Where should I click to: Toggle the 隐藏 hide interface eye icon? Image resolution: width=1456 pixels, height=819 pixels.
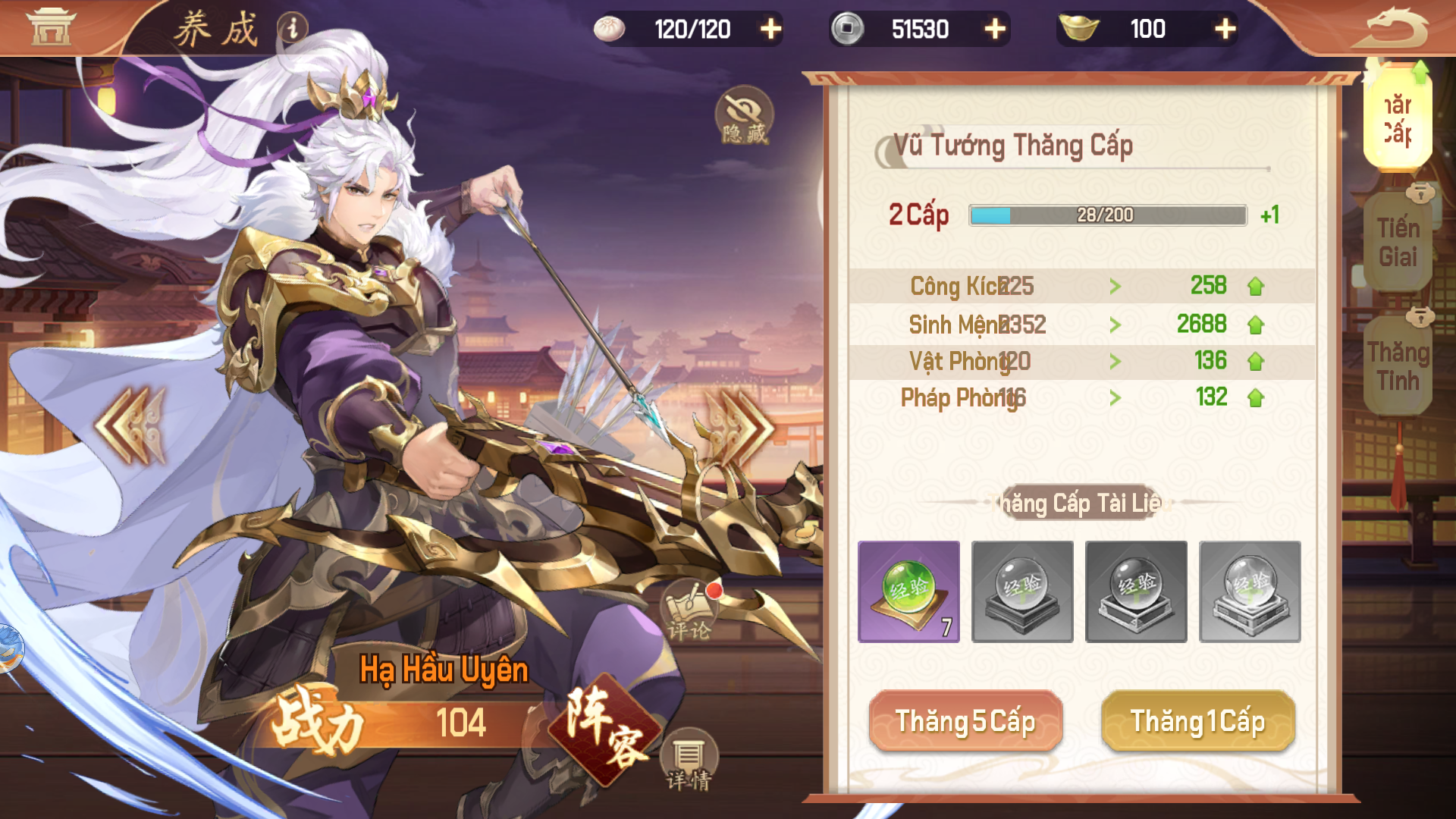[744, 115]
